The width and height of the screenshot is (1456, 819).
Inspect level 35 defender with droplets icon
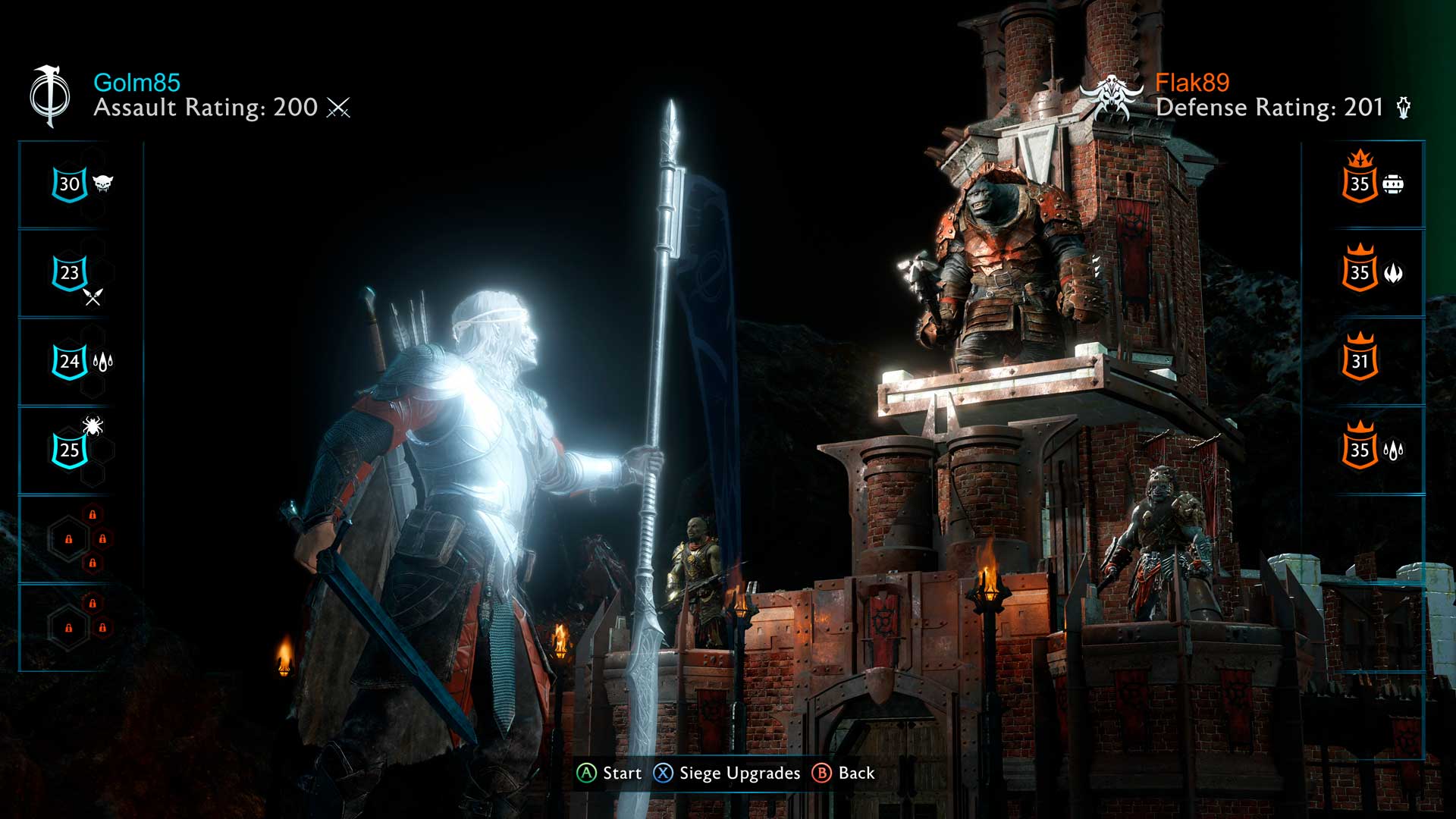(1360, 450)
